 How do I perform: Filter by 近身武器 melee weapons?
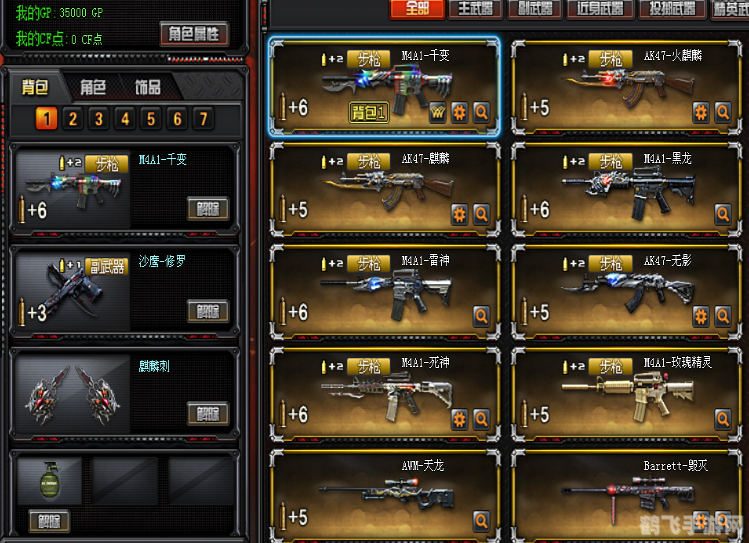pos(600,9)
